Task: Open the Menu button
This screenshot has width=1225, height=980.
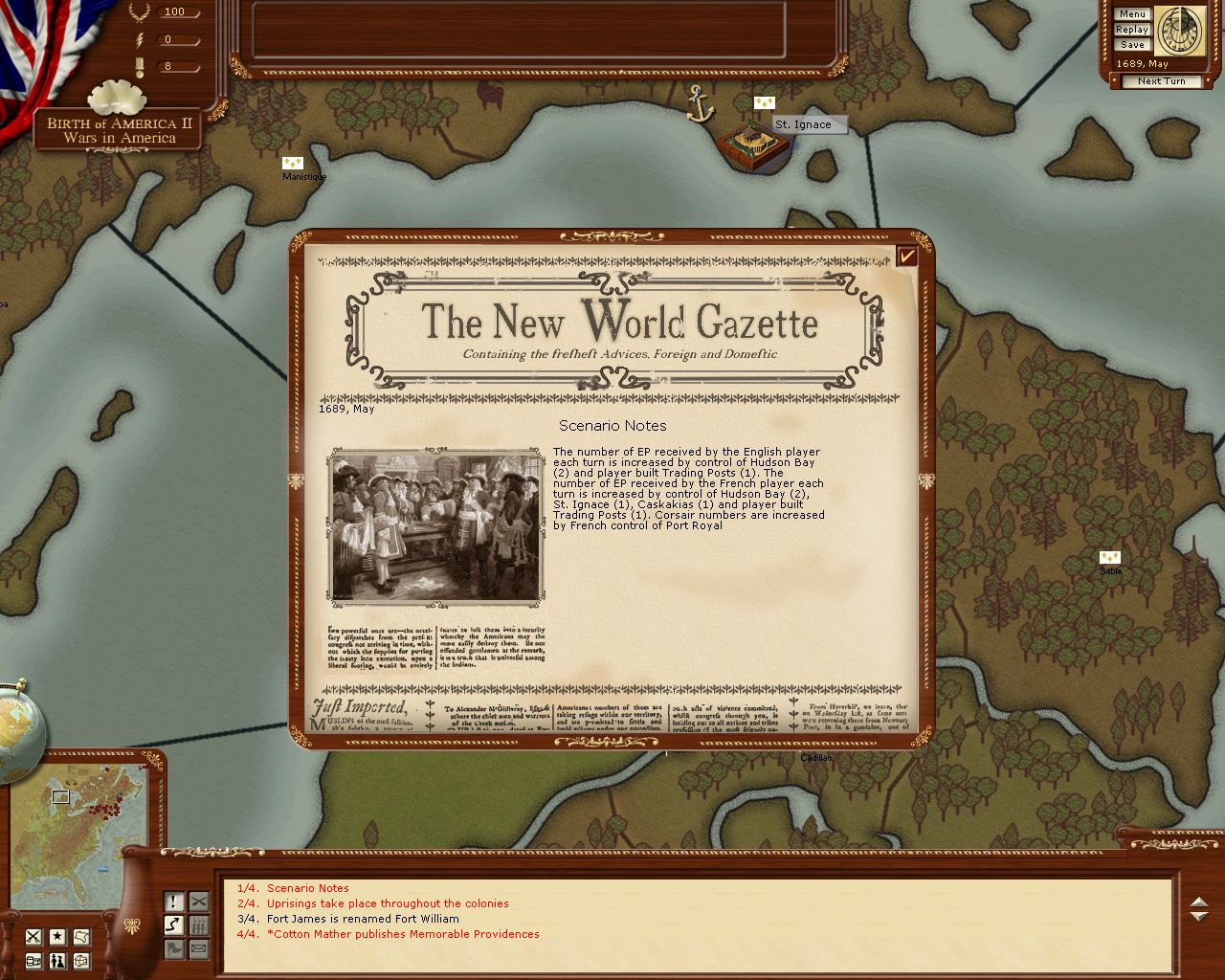Action: point(1132,14)
